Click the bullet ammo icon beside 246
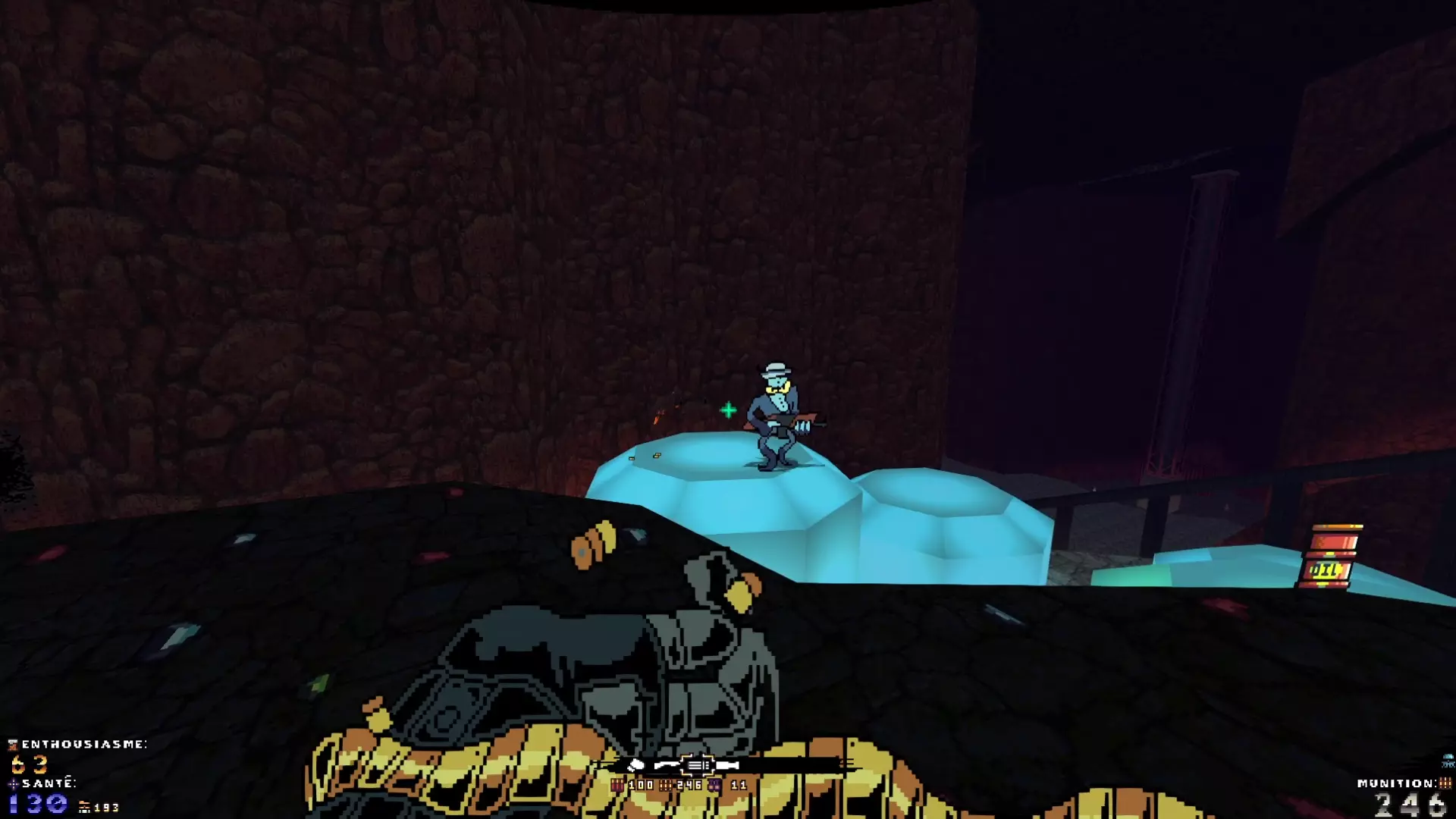Image resolution: width=1456 pixels, height=819 pixels. tap(665, 786)
